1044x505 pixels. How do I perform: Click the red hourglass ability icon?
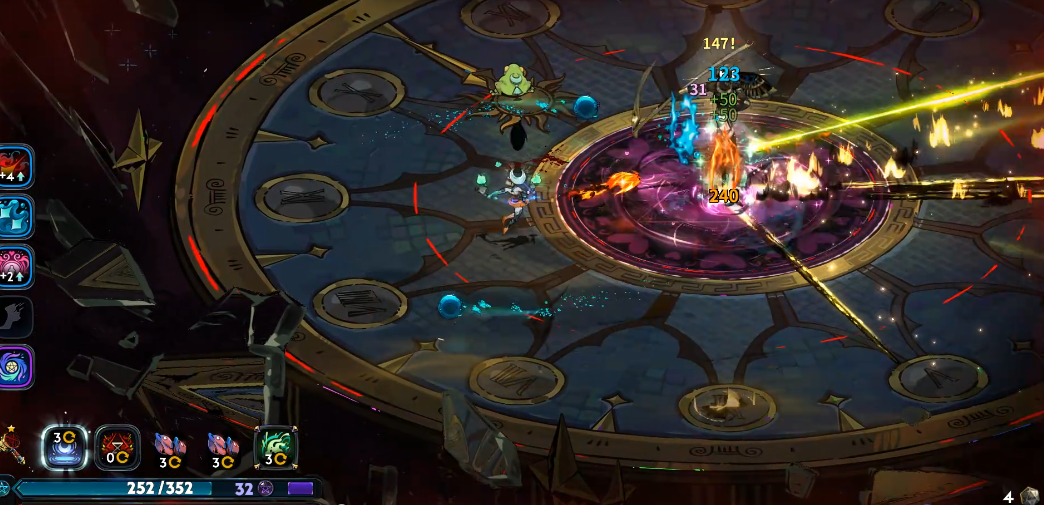click(117, 447)
